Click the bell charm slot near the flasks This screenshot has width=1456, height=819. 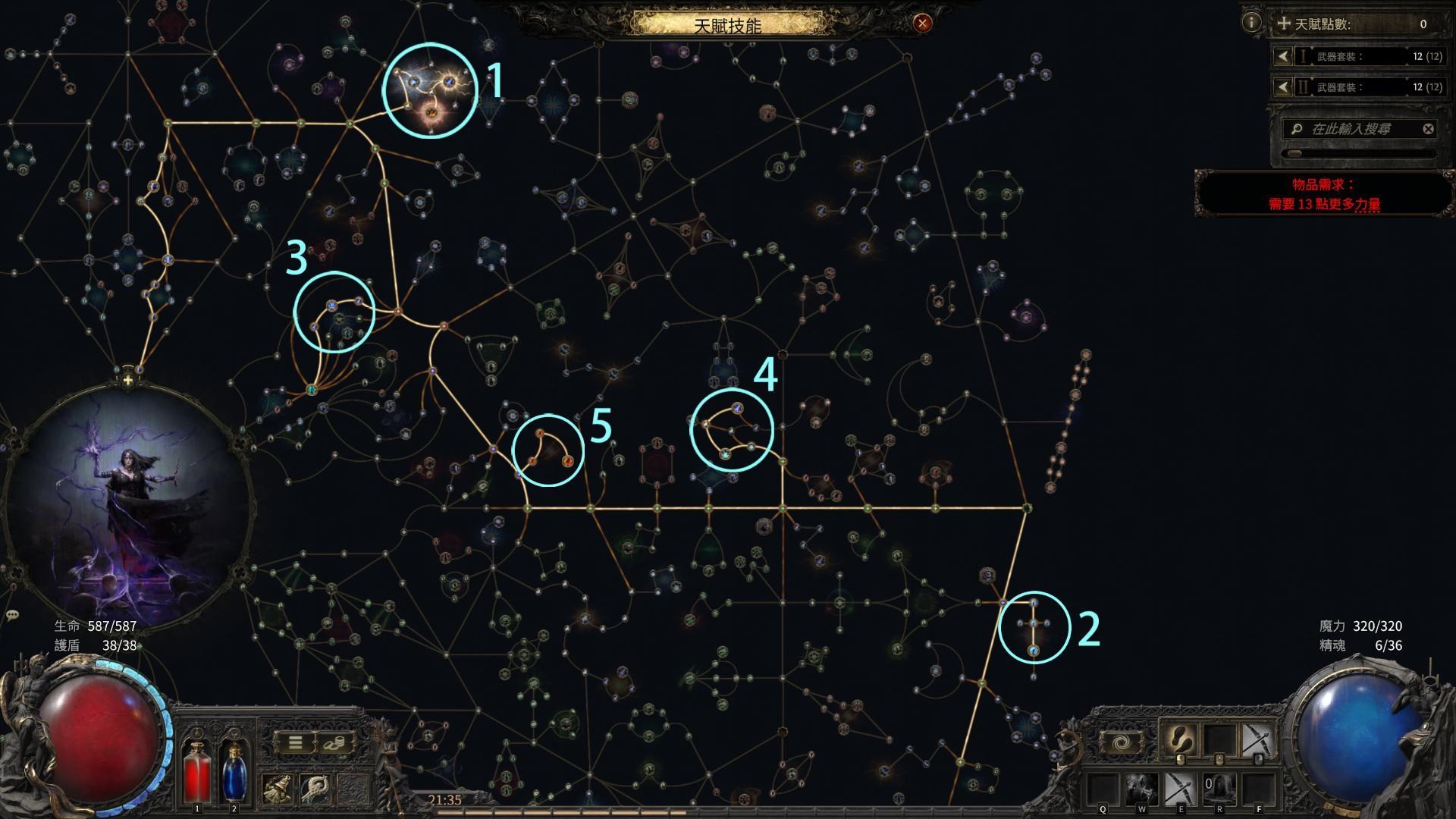click(278, 789)
